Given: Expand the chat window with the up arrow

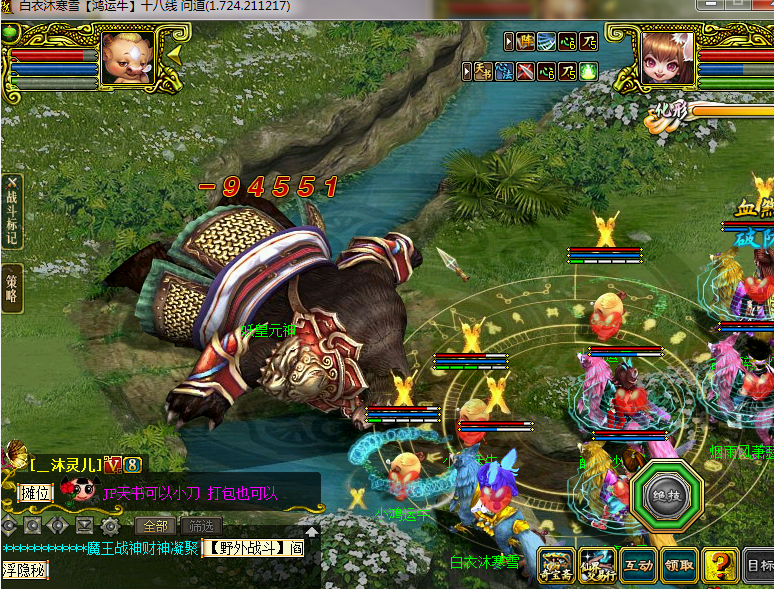Looking at the screenshot, I should tap(311, 532).
